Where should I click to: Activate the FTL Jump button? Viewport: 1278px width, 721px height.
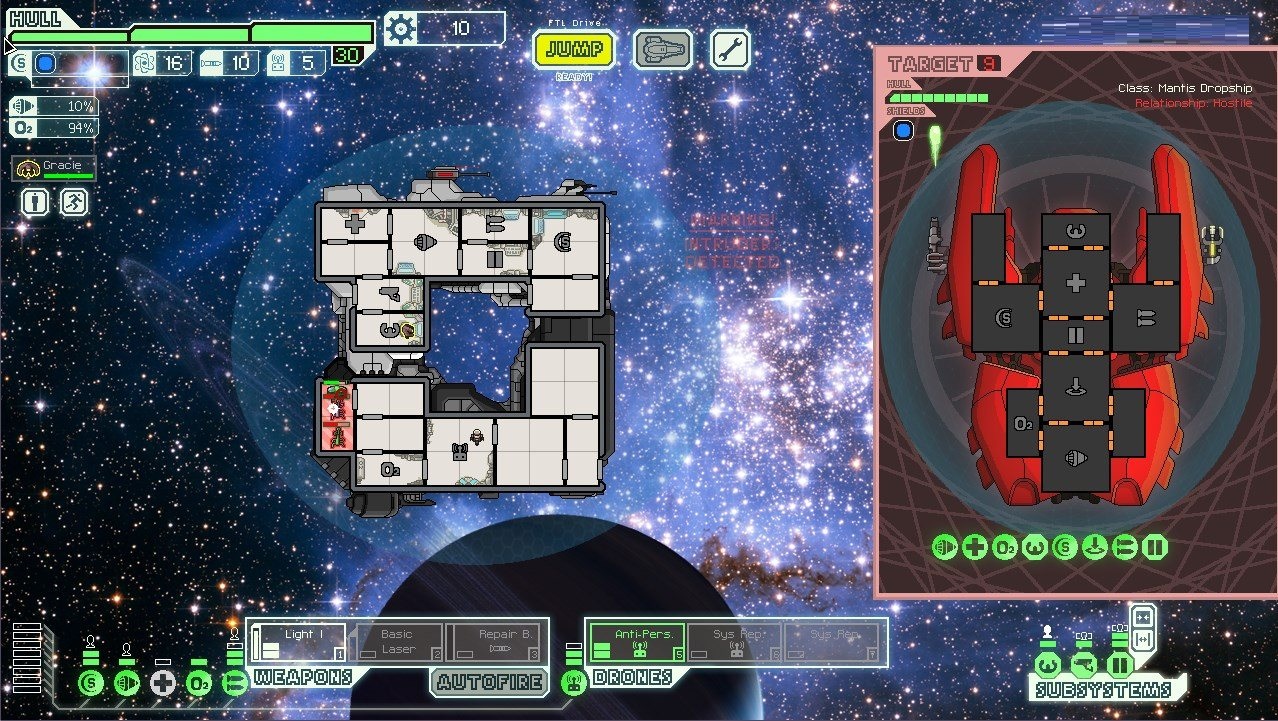click(573, 49)
